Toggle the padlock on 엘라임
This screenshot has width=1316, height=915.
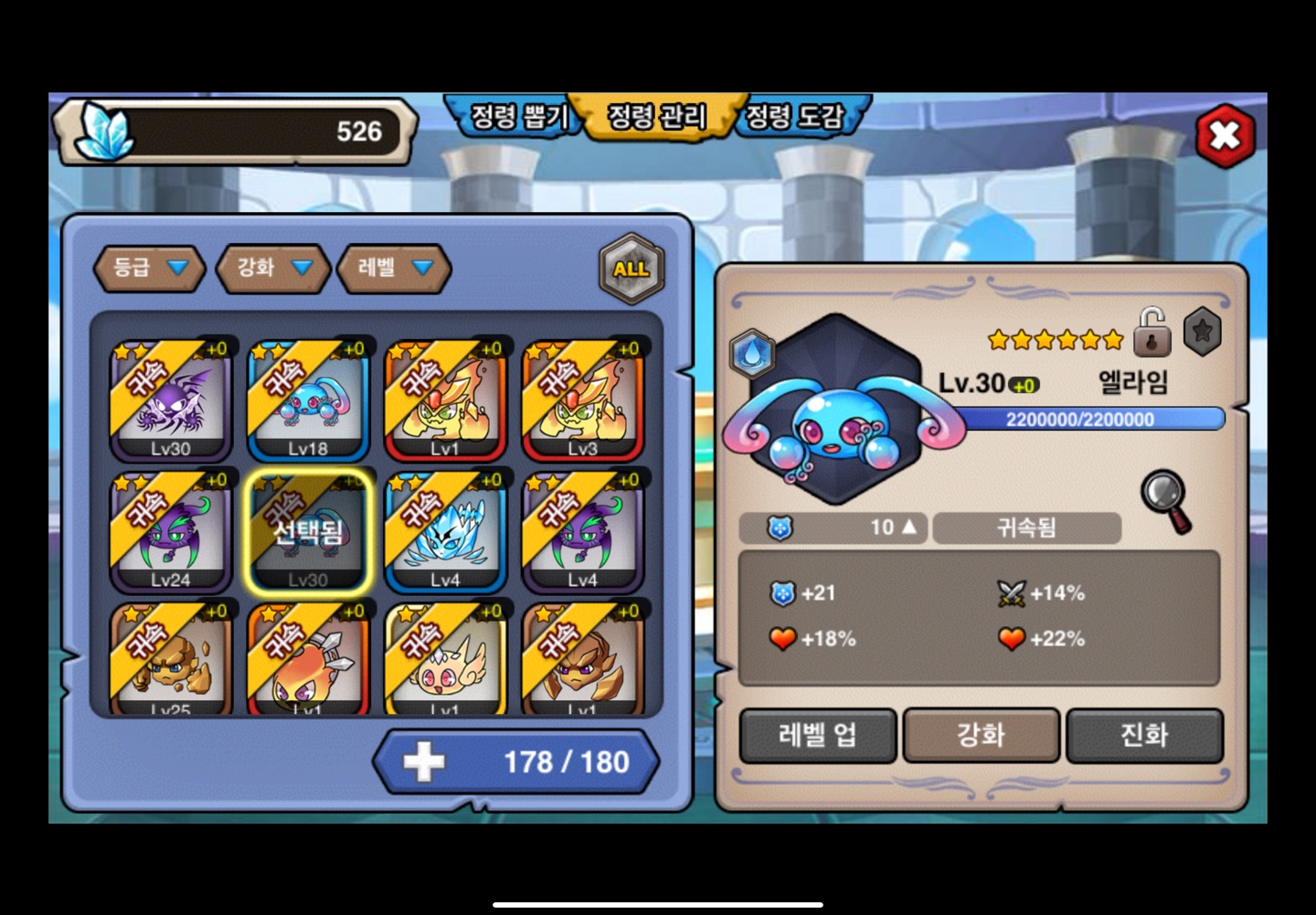pos(1151,333)
